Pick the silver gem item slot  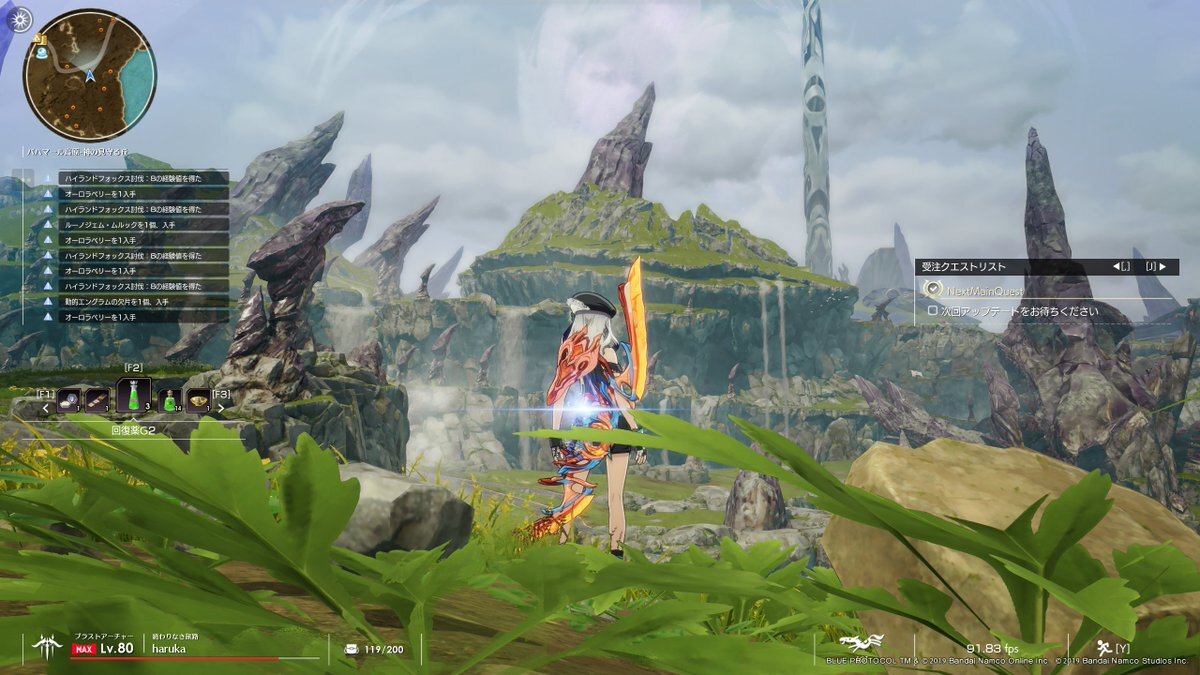point(70,400)
